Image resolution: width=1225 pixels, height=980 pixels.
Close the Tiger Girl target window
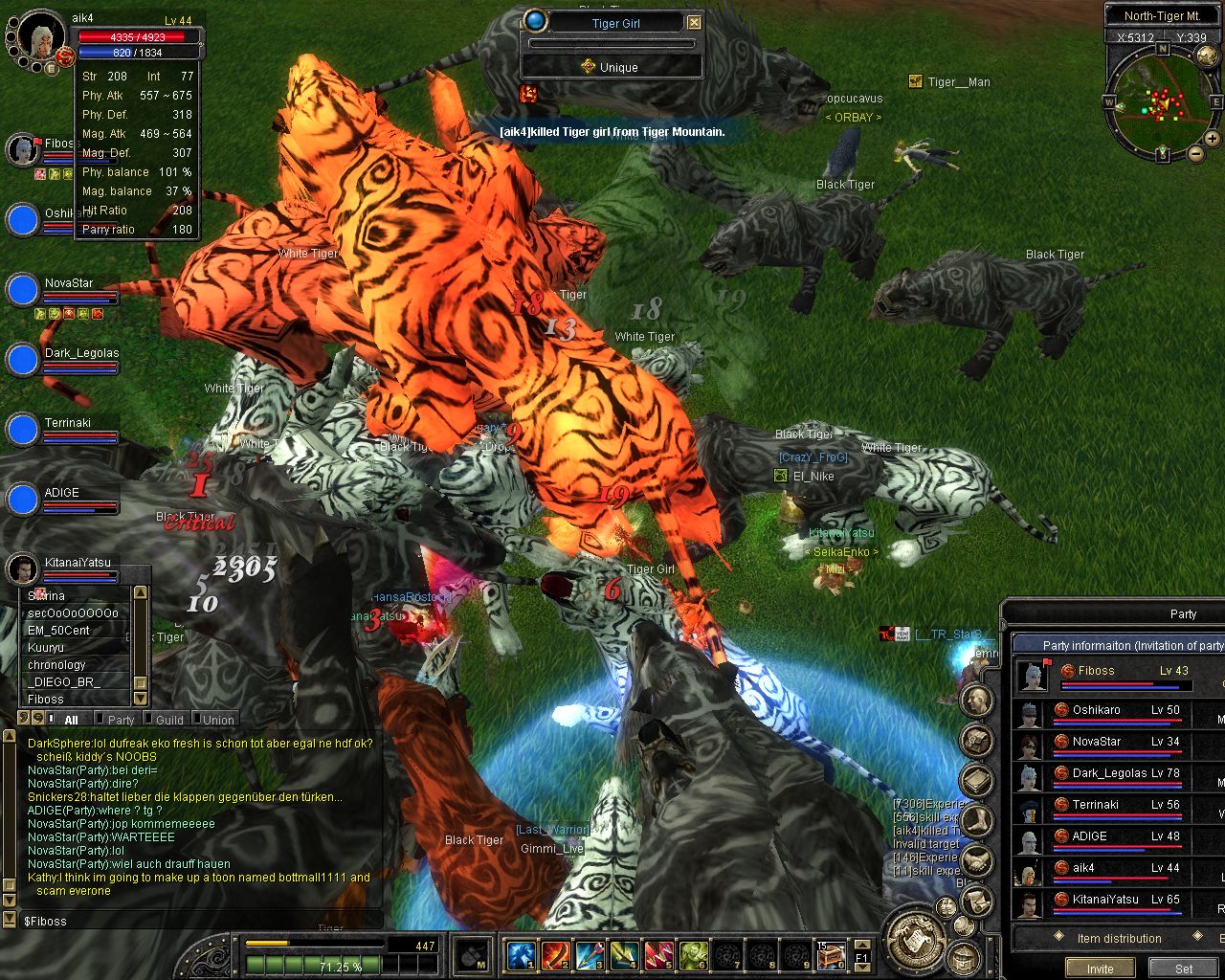695,23
